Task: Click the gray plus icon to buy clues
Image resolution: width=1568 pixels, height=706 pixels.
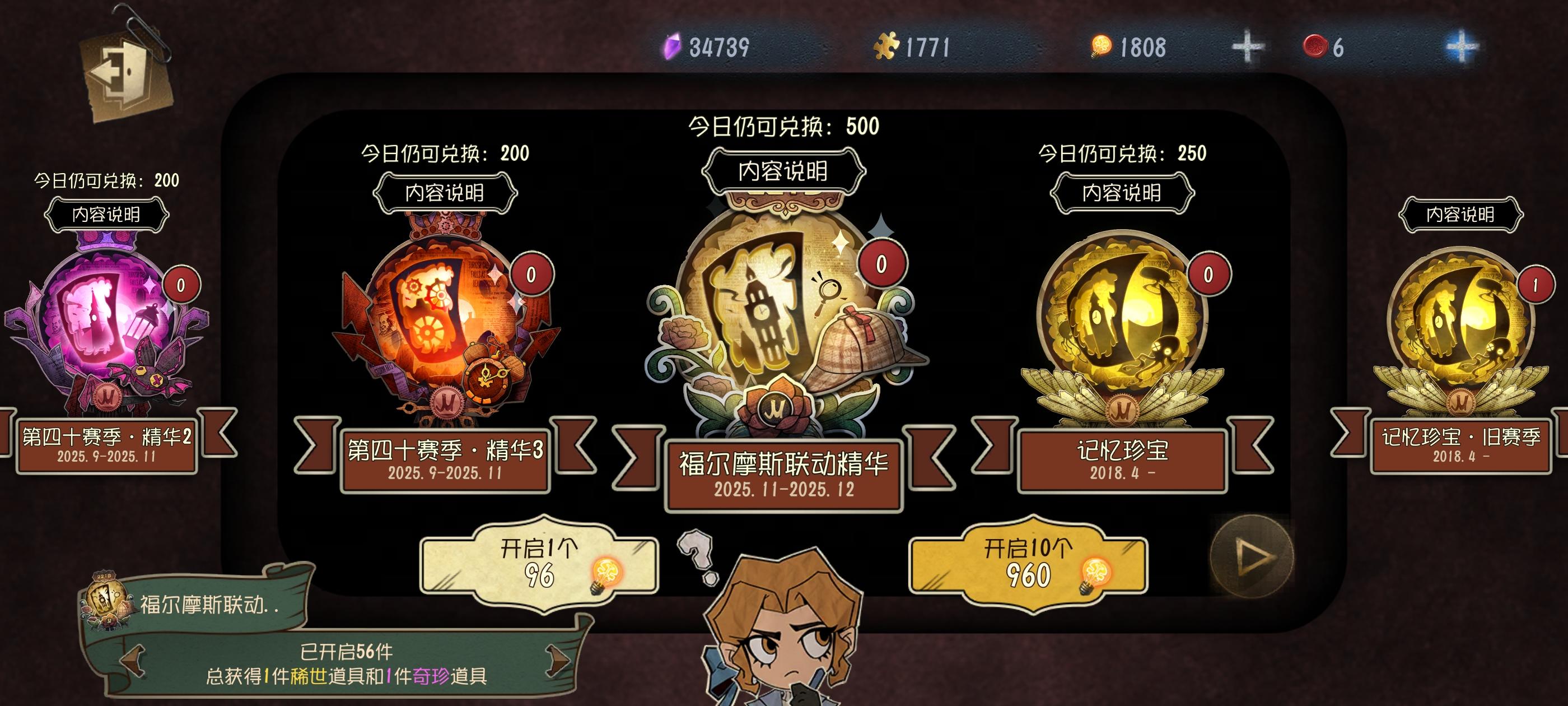Action: click(1248, 48)
